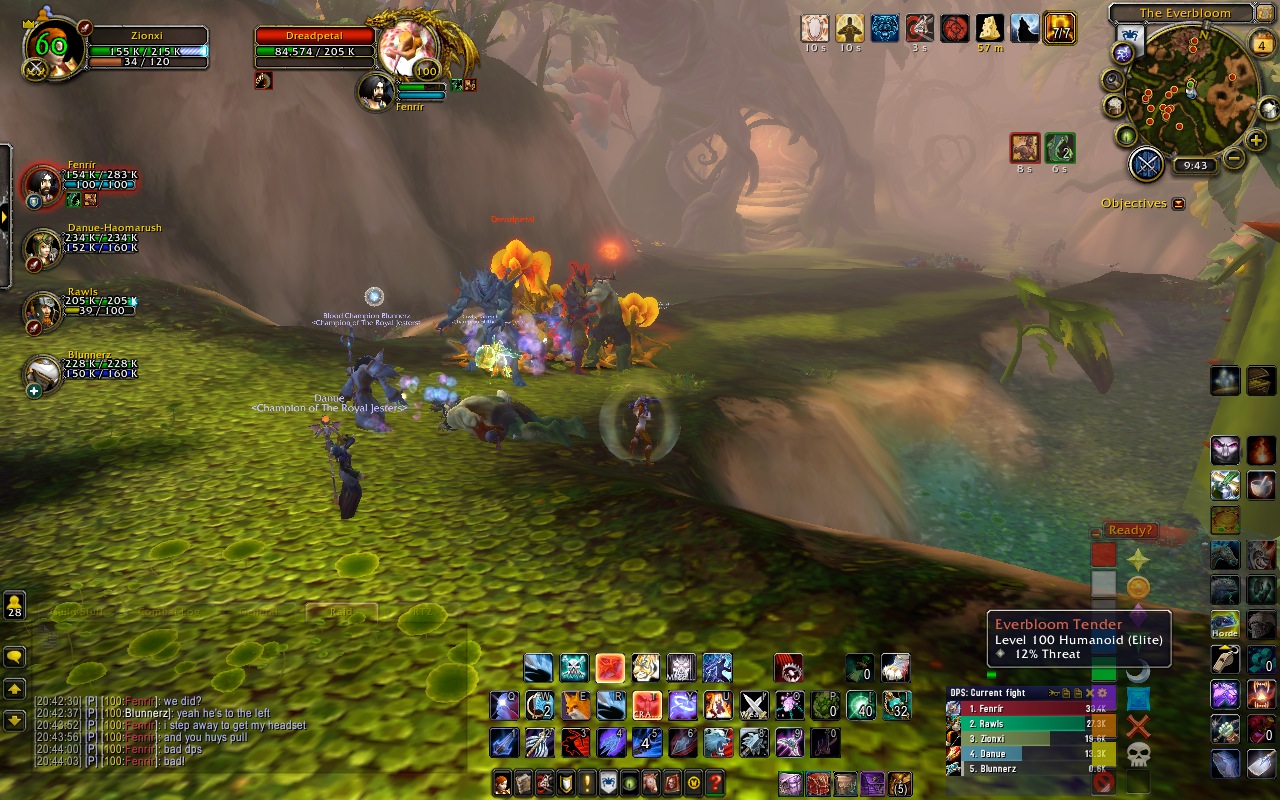Open the red question mark help button
Image resolution: width=1280 pixels, height=800 pixels.
tap(715, 783)
